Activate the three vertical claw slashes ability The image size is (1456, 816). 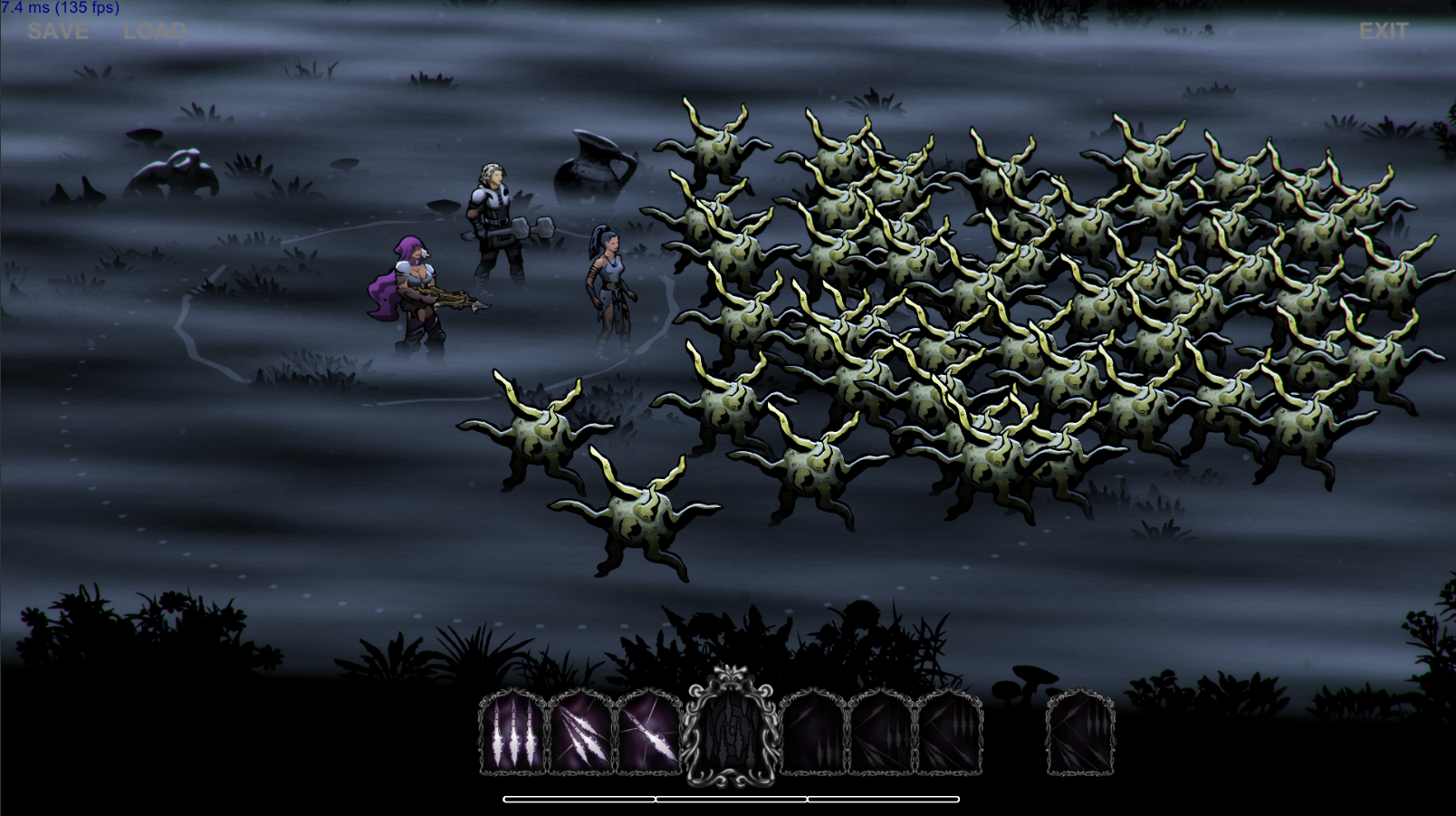(512, 733)
